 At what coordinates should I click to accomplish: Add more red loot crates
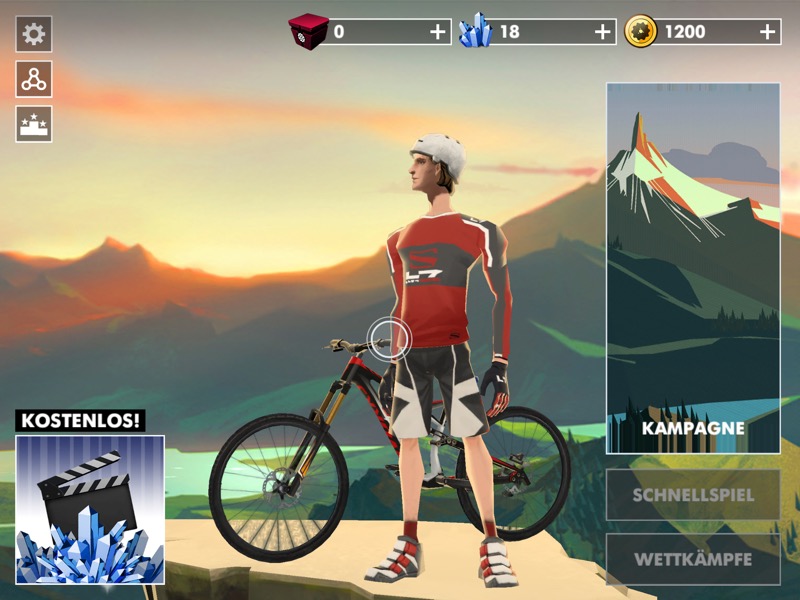[x=437, y=32]
